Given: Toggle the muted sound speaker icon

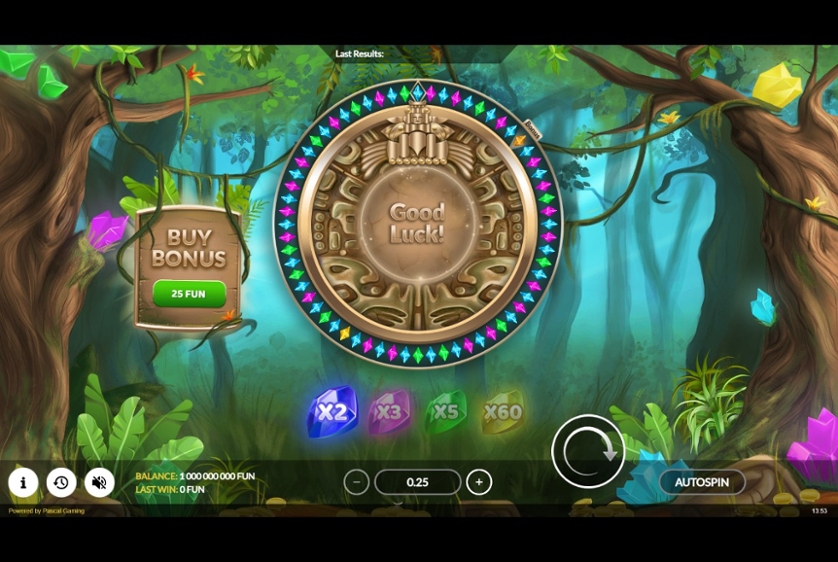Looking at the screenshot, I should coord(99,483).
